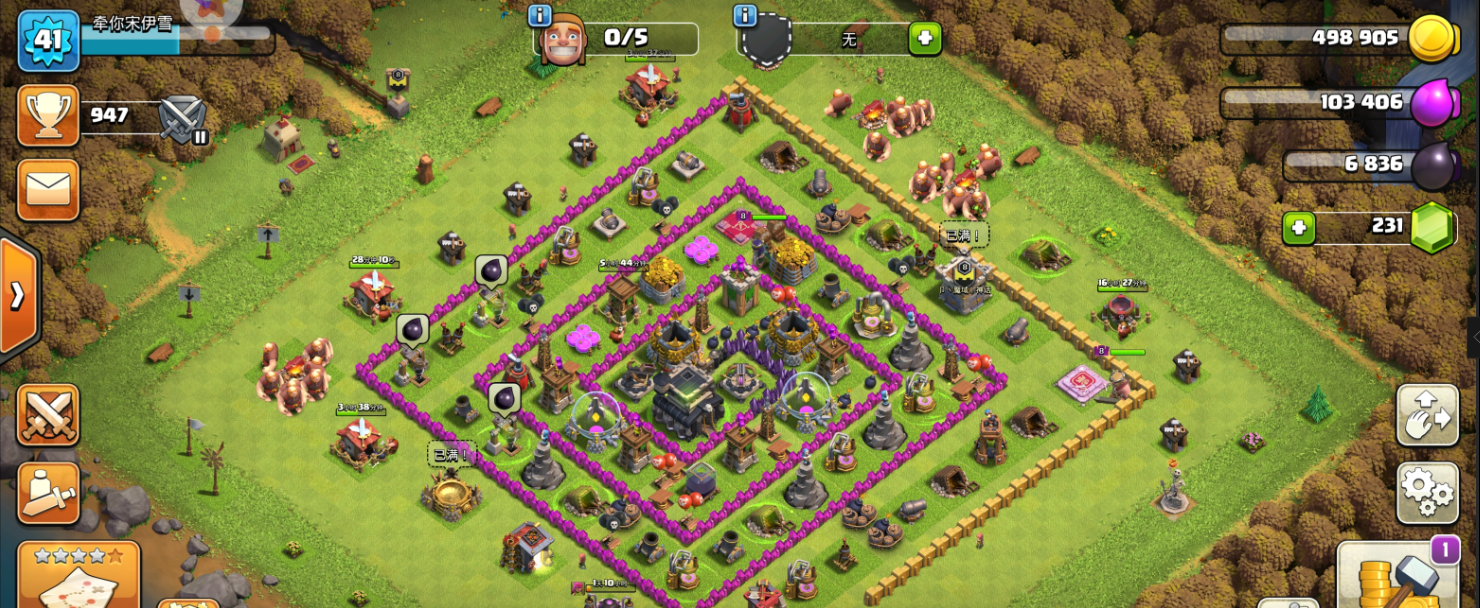Viewport: 1480px width, 608px height.
Task: Show builder info via the builder's i button
Action: [x=540, y=15]
